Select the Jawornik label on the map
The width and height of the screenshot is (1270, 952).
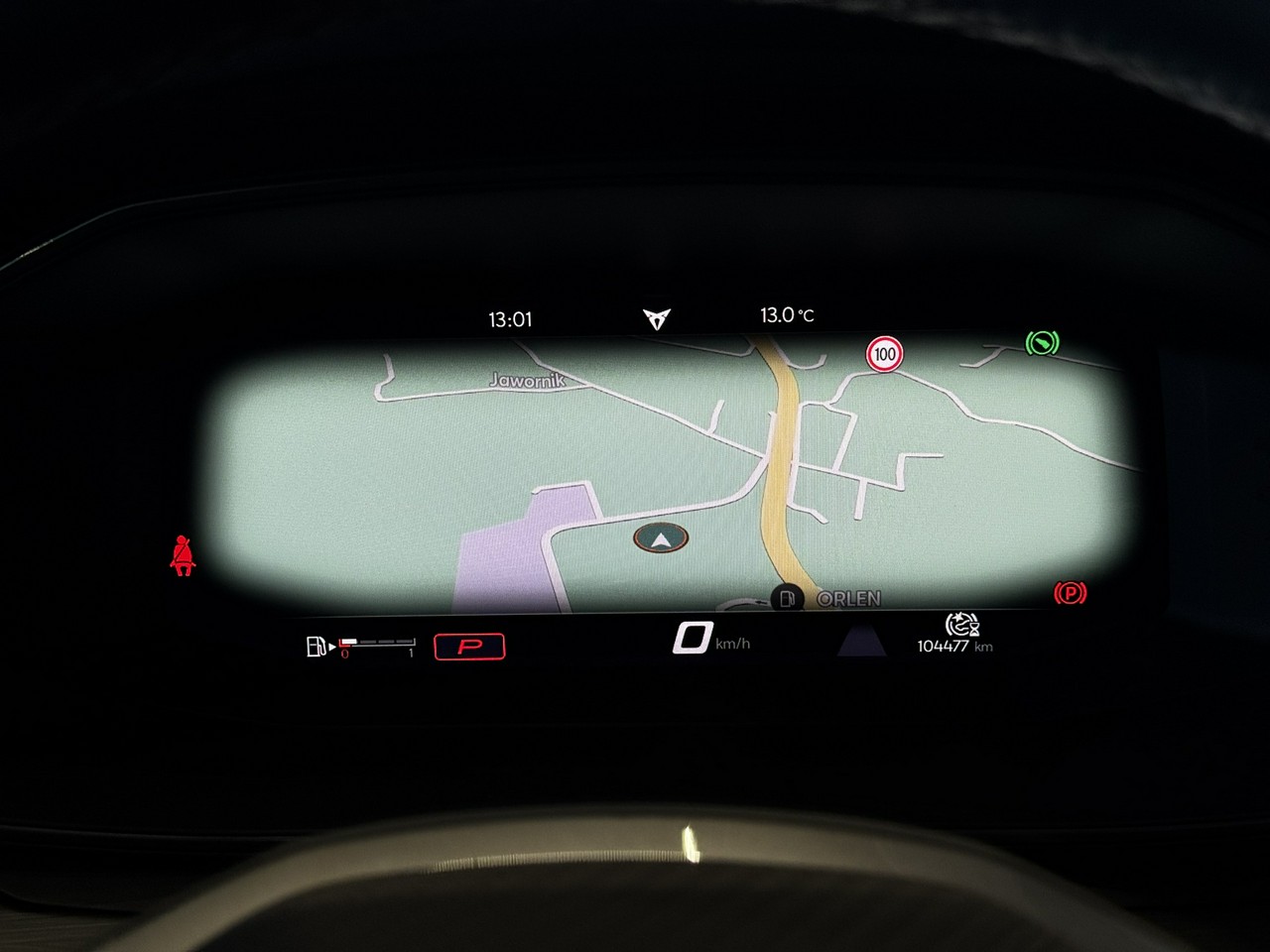point(527,380)
